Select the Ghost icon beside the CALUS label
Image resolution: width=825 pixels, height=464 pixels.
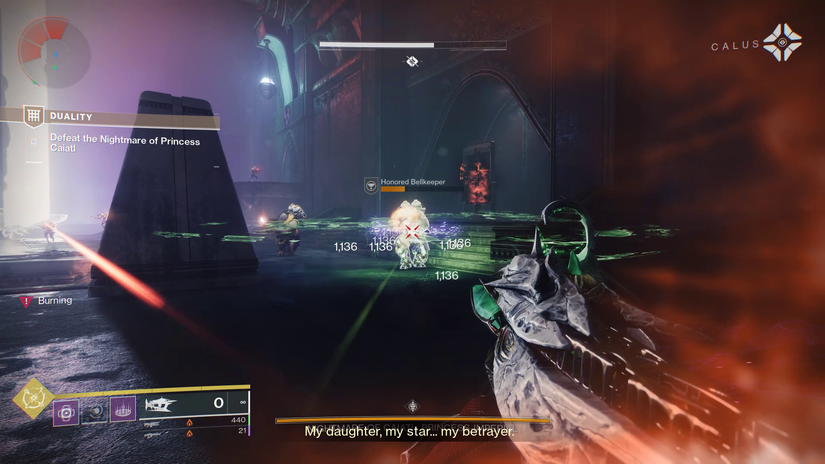(781, 43)
